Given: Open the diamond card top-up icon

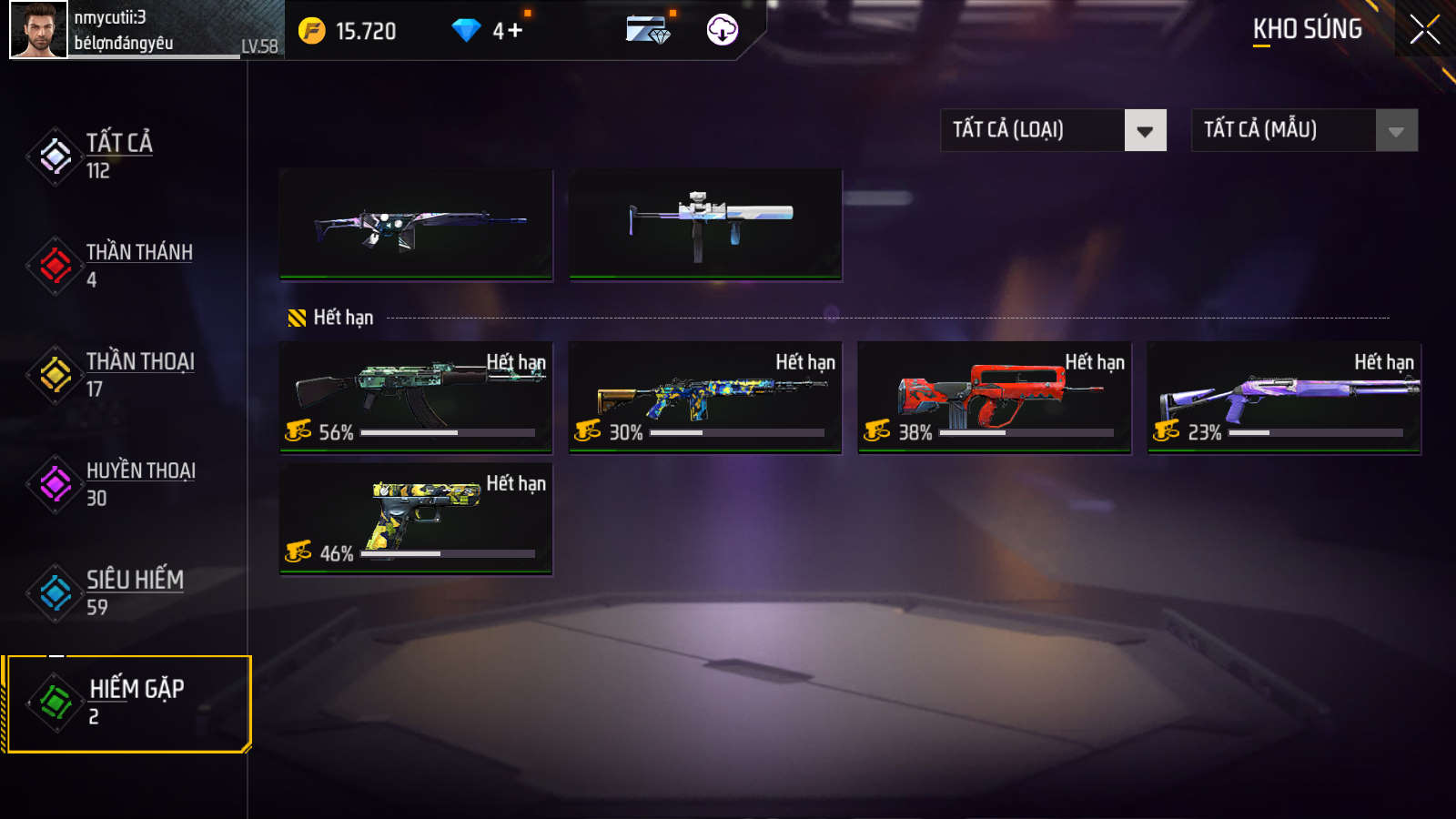Looking at the screenshot, I should pos(648,30).
